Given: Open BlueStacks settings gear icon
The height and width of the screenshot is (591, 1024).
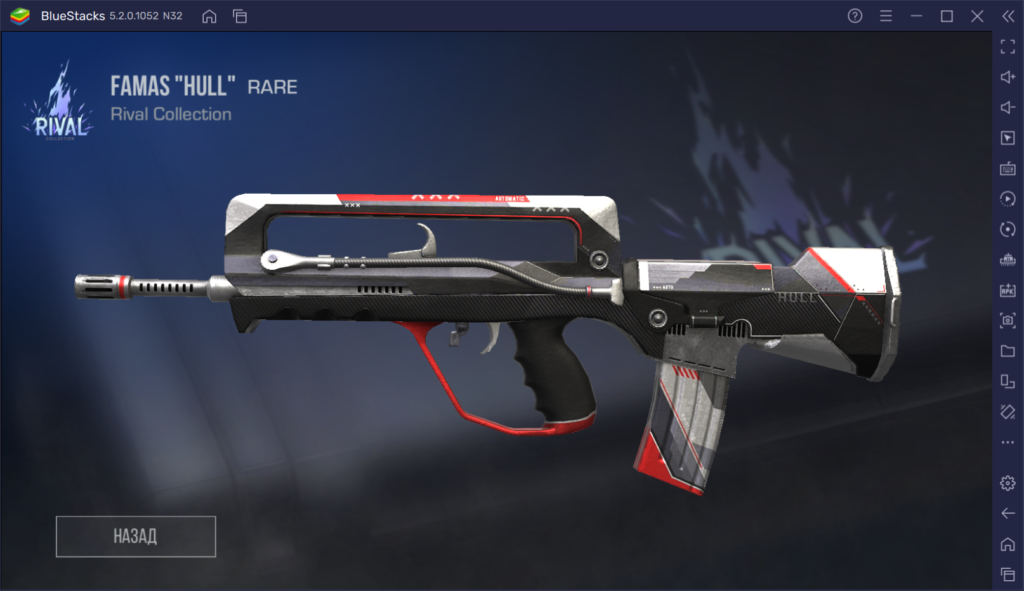Looking at the screenshot, I should pyautogui.click(x=1007, y=483).
